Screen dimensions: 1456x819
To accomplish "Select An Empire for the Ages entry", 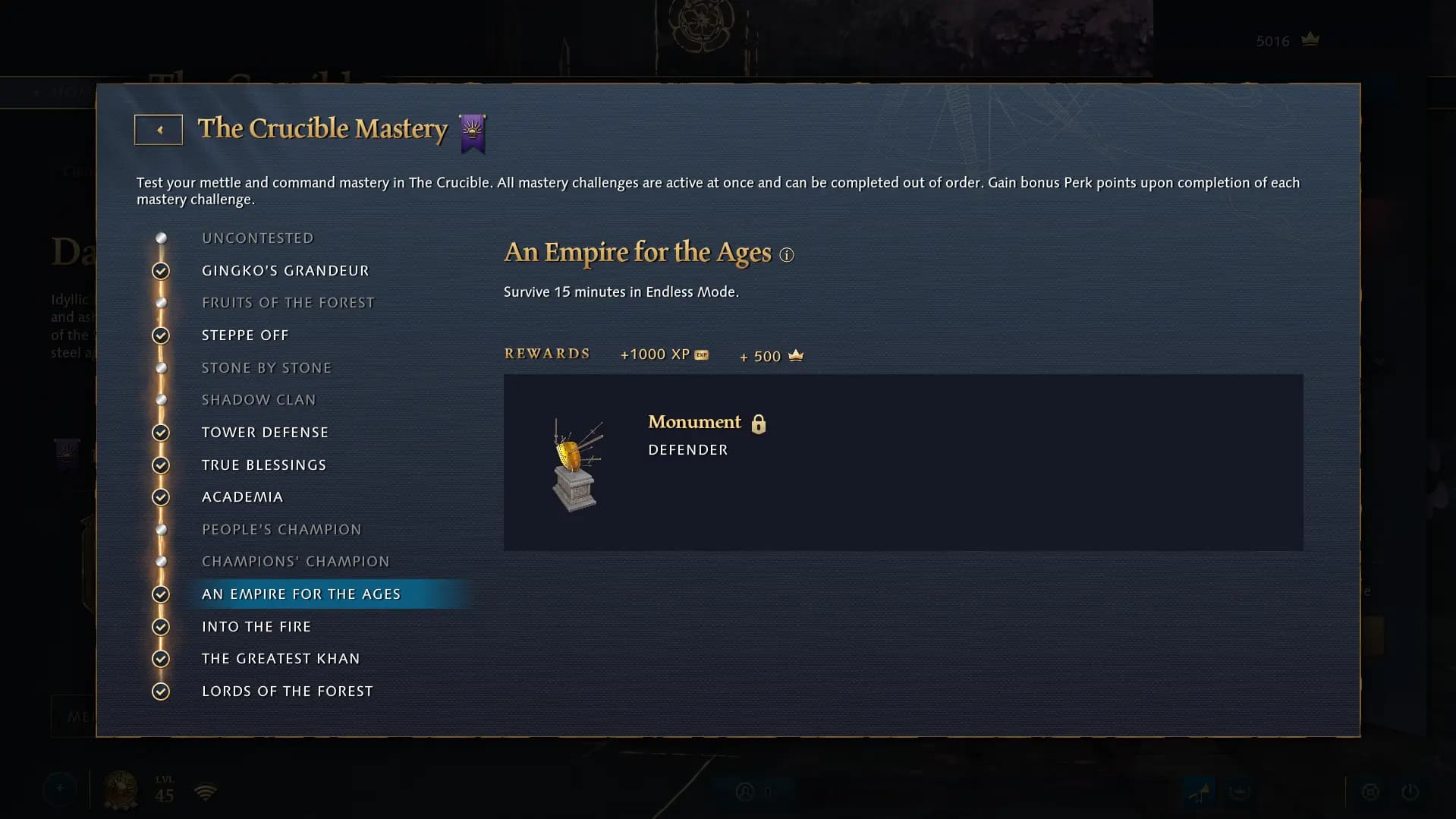I will [301, 594].
